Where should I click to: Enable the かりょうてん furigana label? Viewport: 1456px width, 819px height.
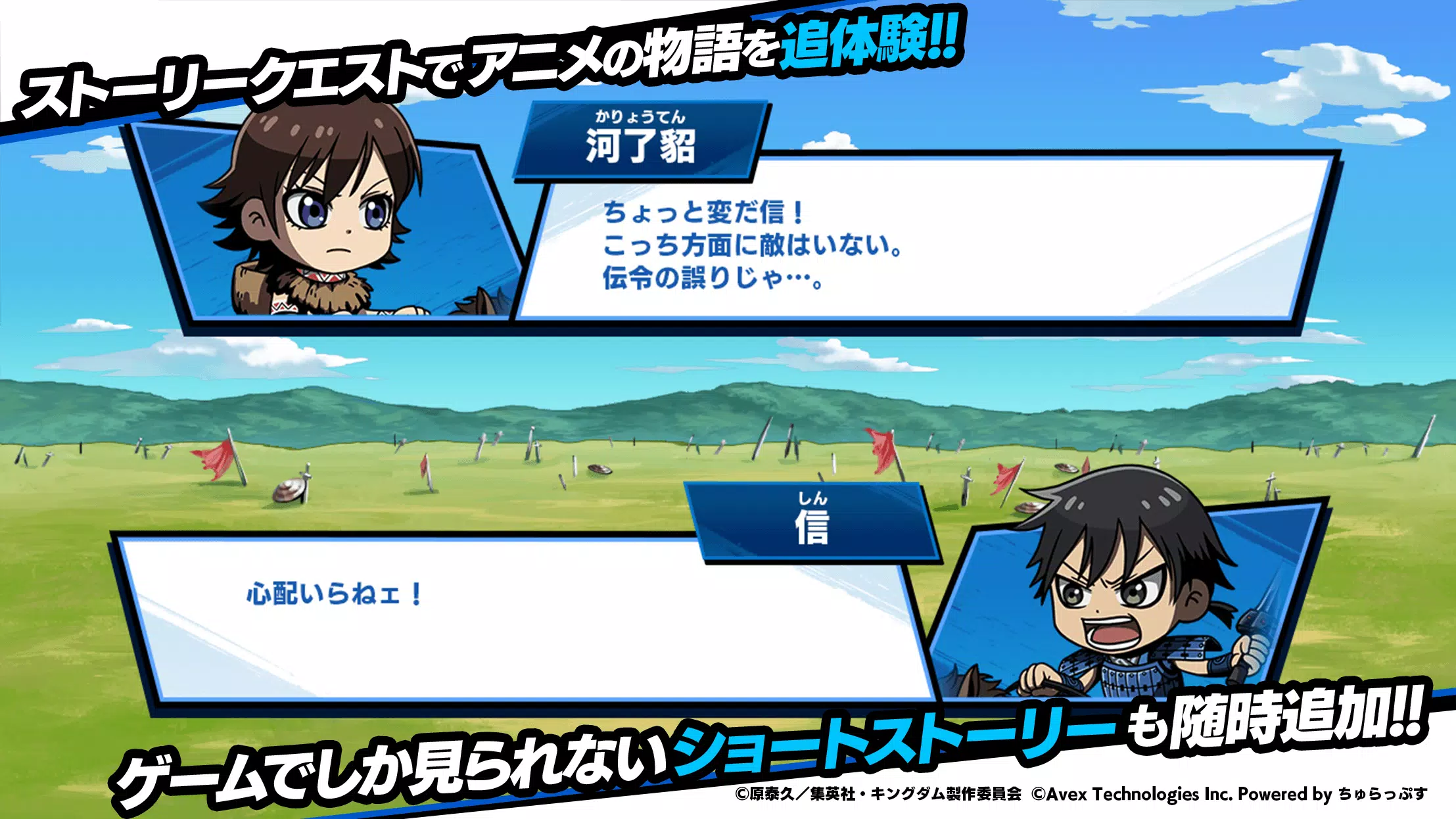click(x=641, y=115)
